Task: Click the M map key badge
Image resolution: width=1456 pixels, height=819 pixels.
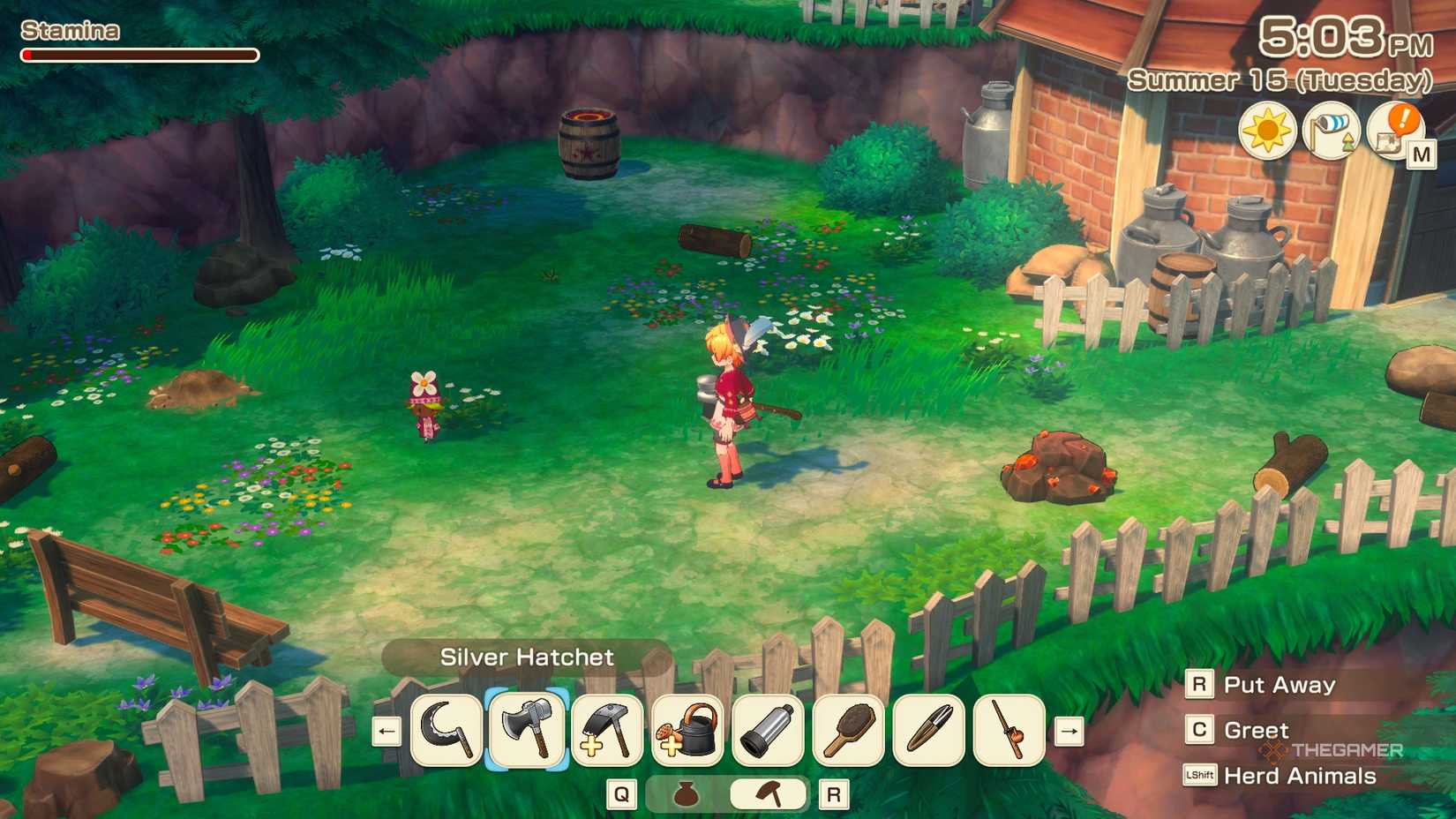Action: (1422, 154)
